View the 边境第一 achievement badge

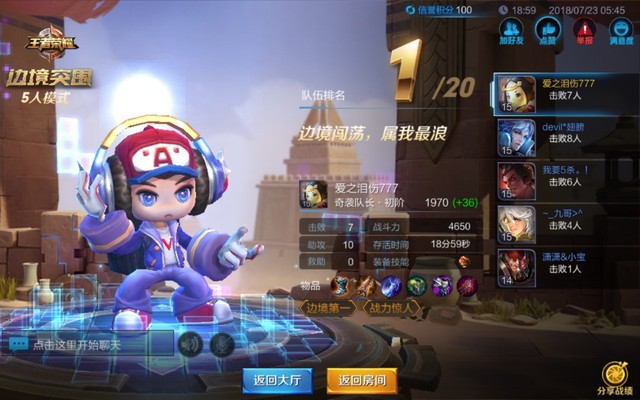(x=328, y=308)
